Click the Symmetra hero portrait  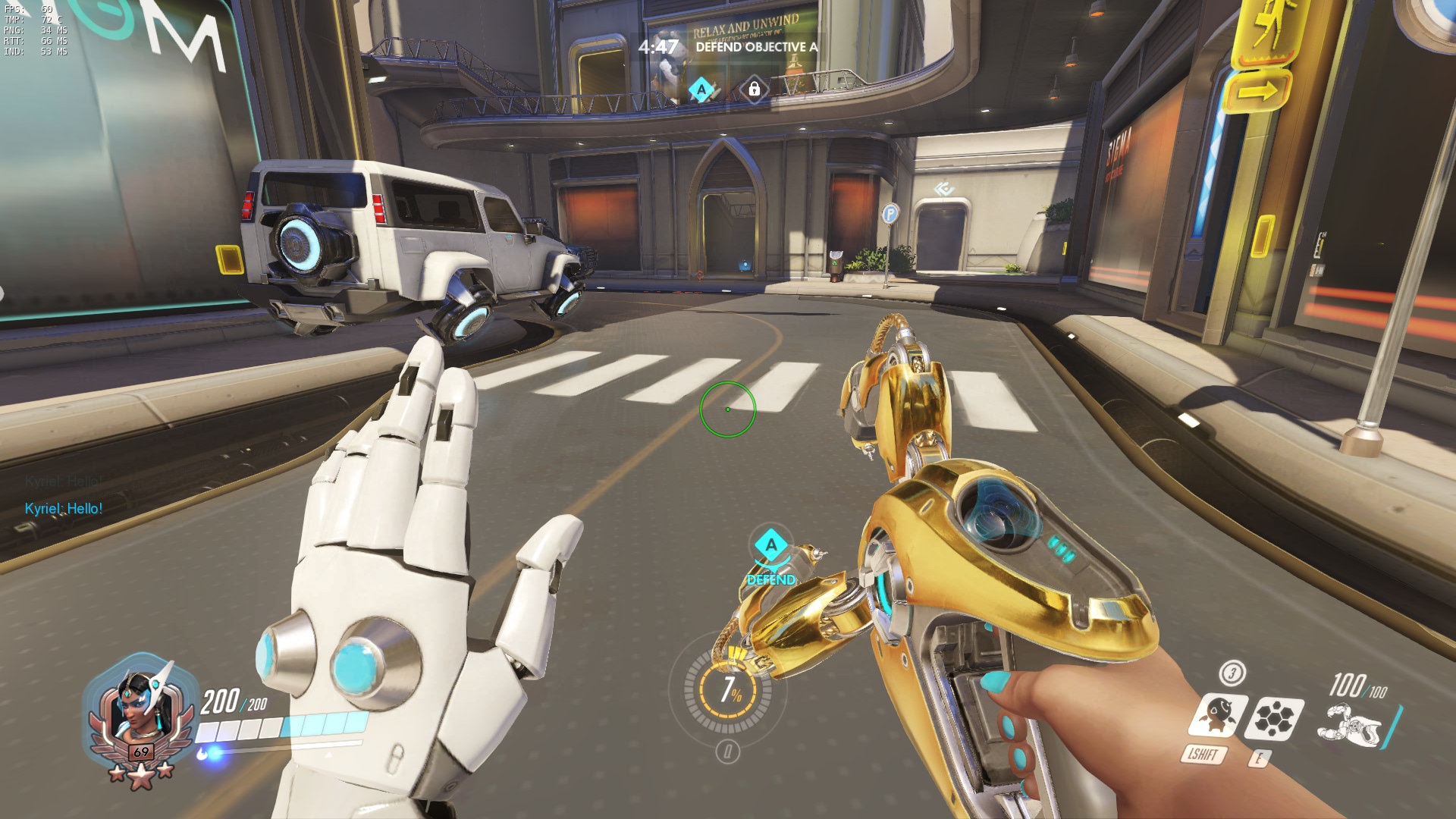[136, 711]
